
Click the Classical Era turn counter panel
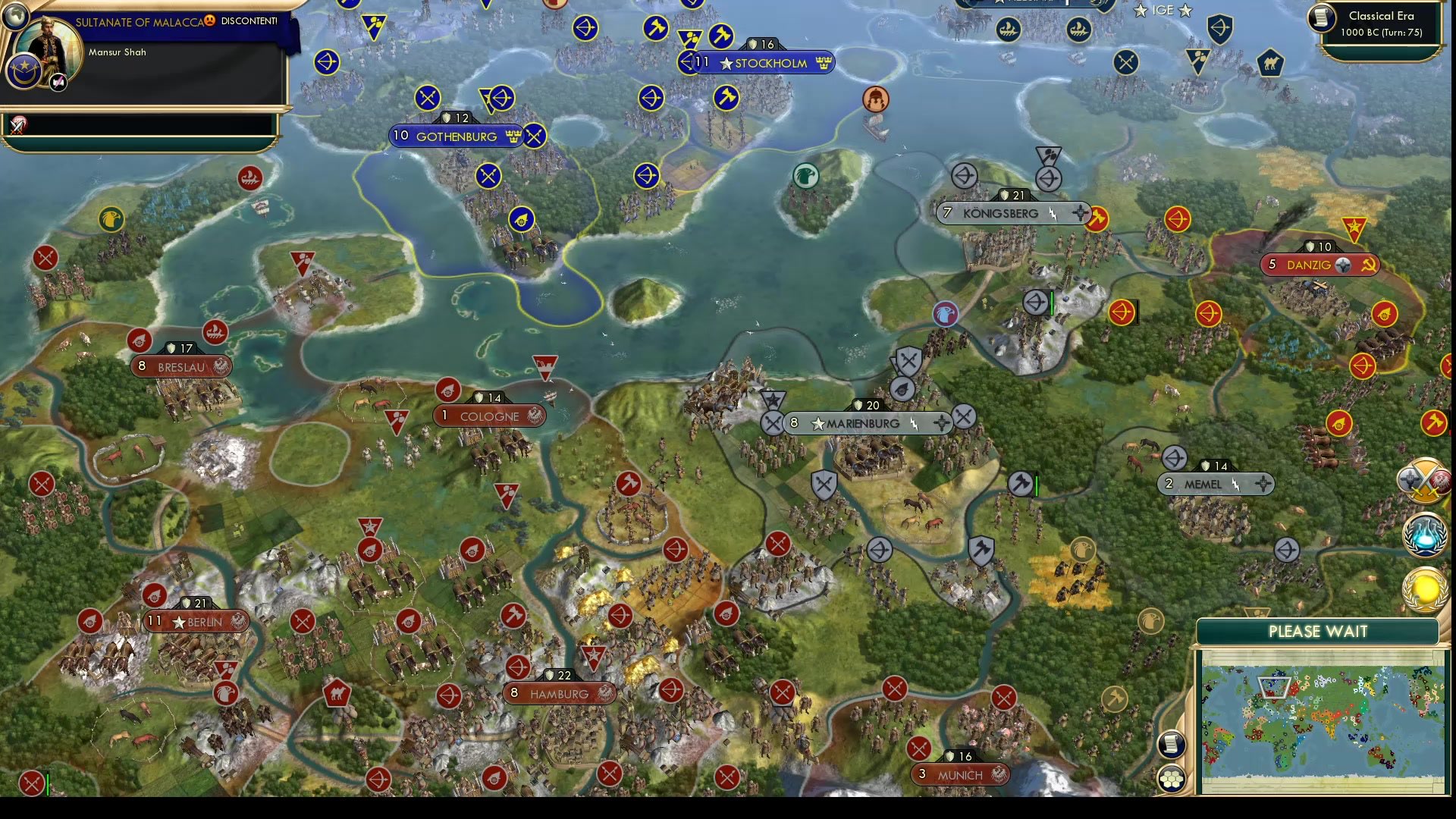pos(1382,23)
